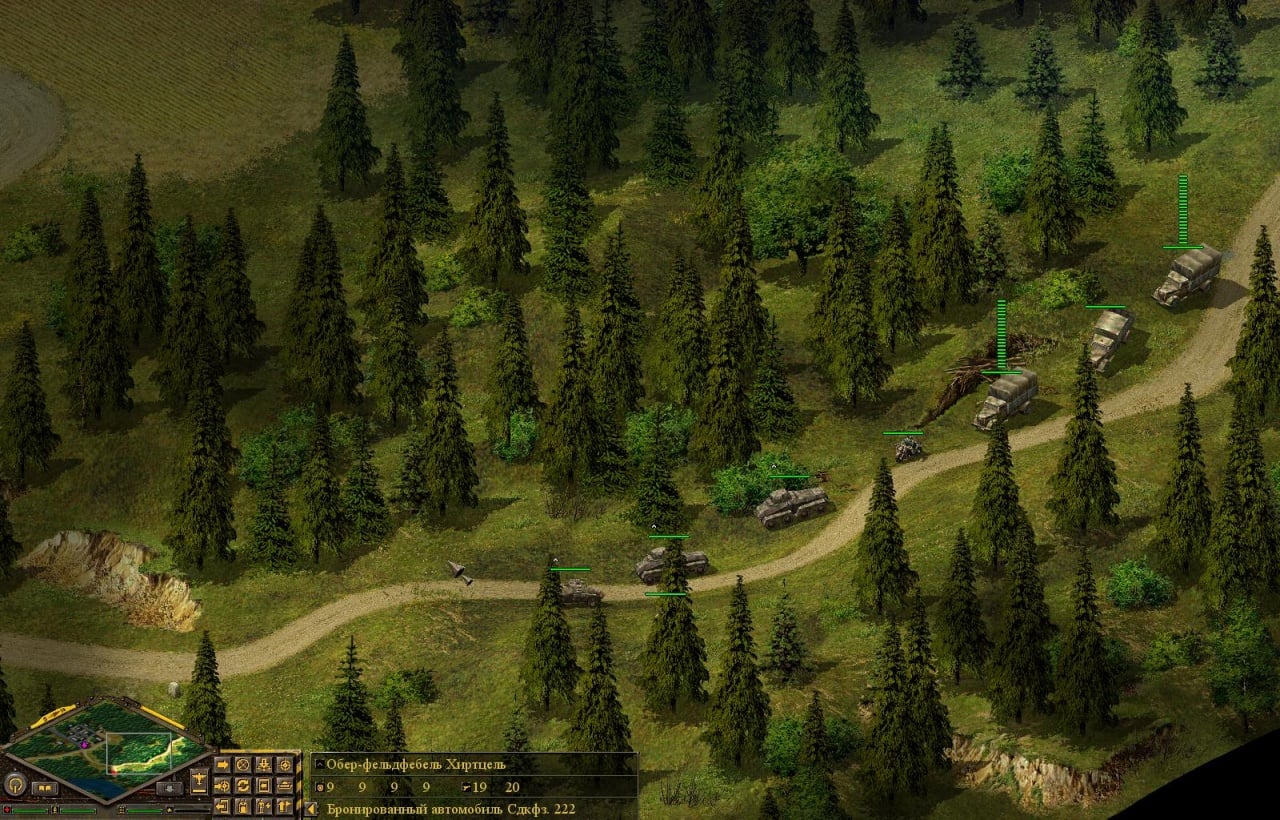Toggle the target pursuit icon

click(x=222, y=786)
